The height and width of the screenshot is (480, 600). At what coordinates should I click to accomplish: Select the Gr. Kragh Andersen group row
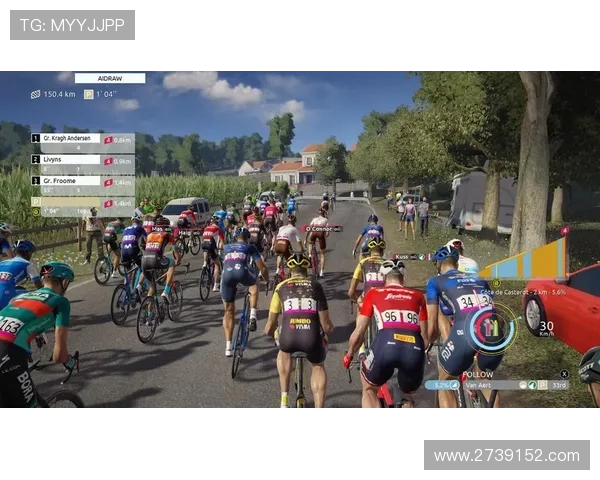pyautogui.click(x=83, y=138)
